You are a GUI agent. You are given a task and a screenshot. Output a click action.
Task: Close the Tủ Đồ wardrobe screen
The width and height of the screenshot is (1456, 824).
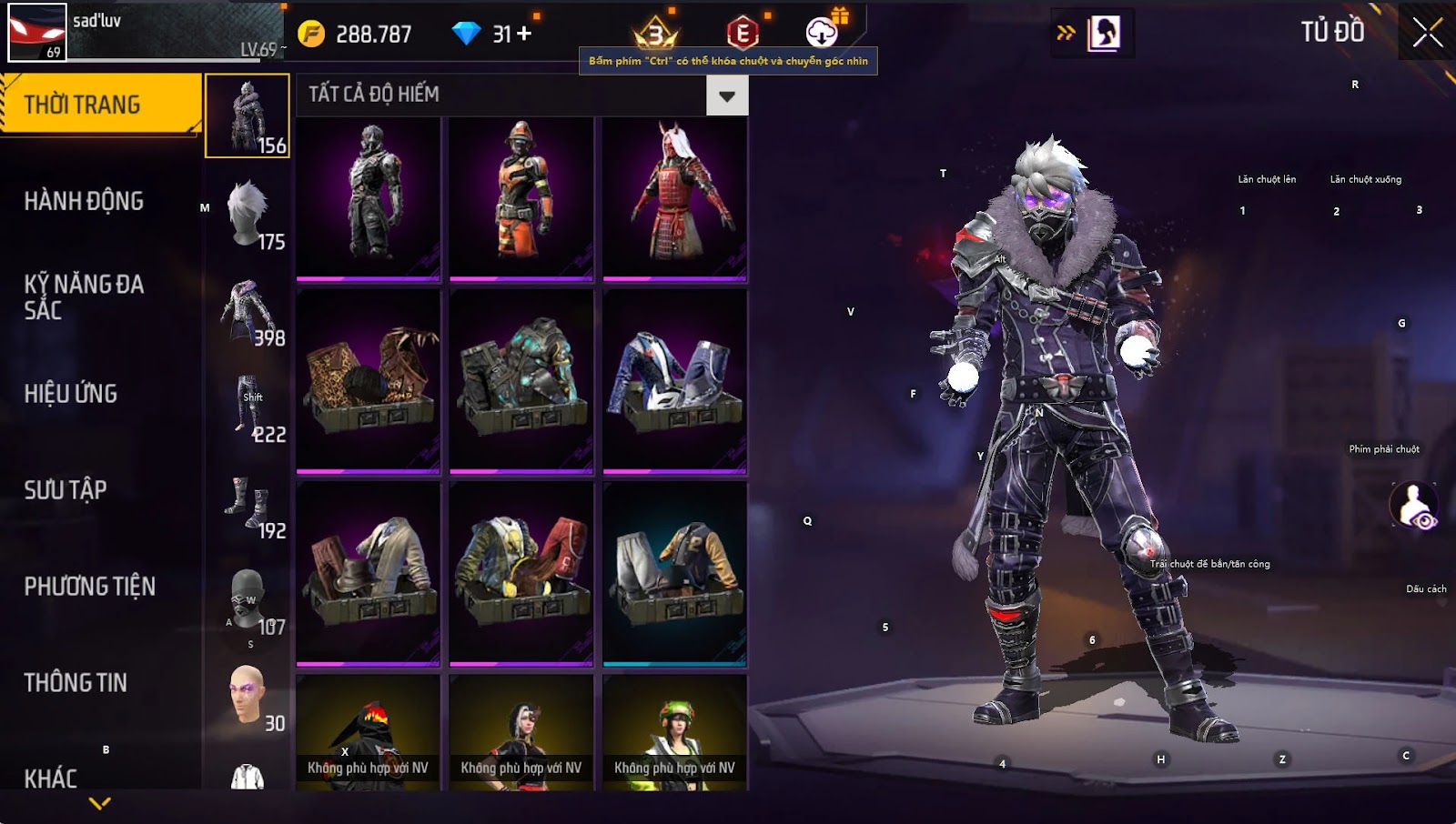coord(1427,33)
